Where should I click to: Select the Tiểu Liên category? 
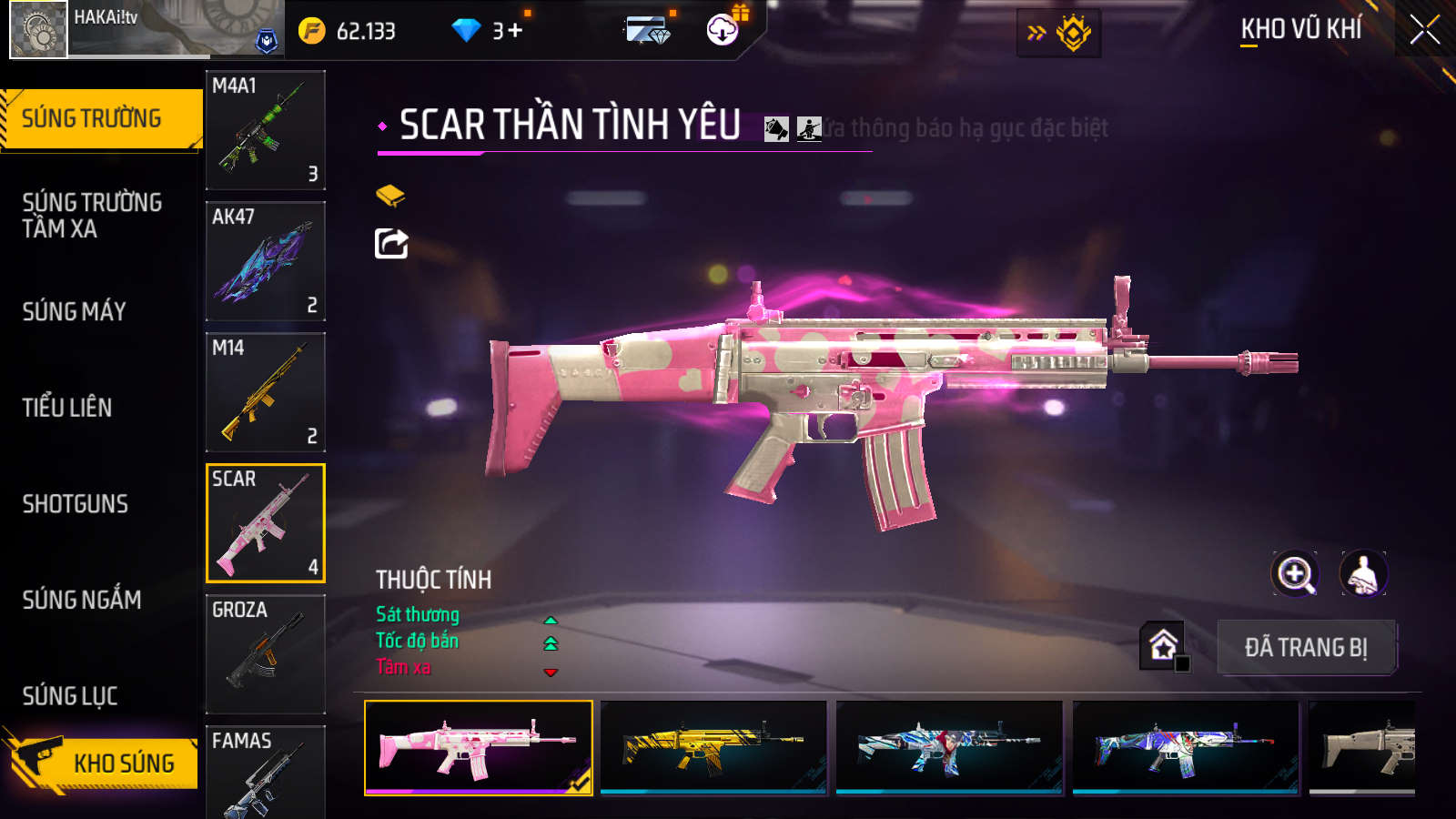67,408
